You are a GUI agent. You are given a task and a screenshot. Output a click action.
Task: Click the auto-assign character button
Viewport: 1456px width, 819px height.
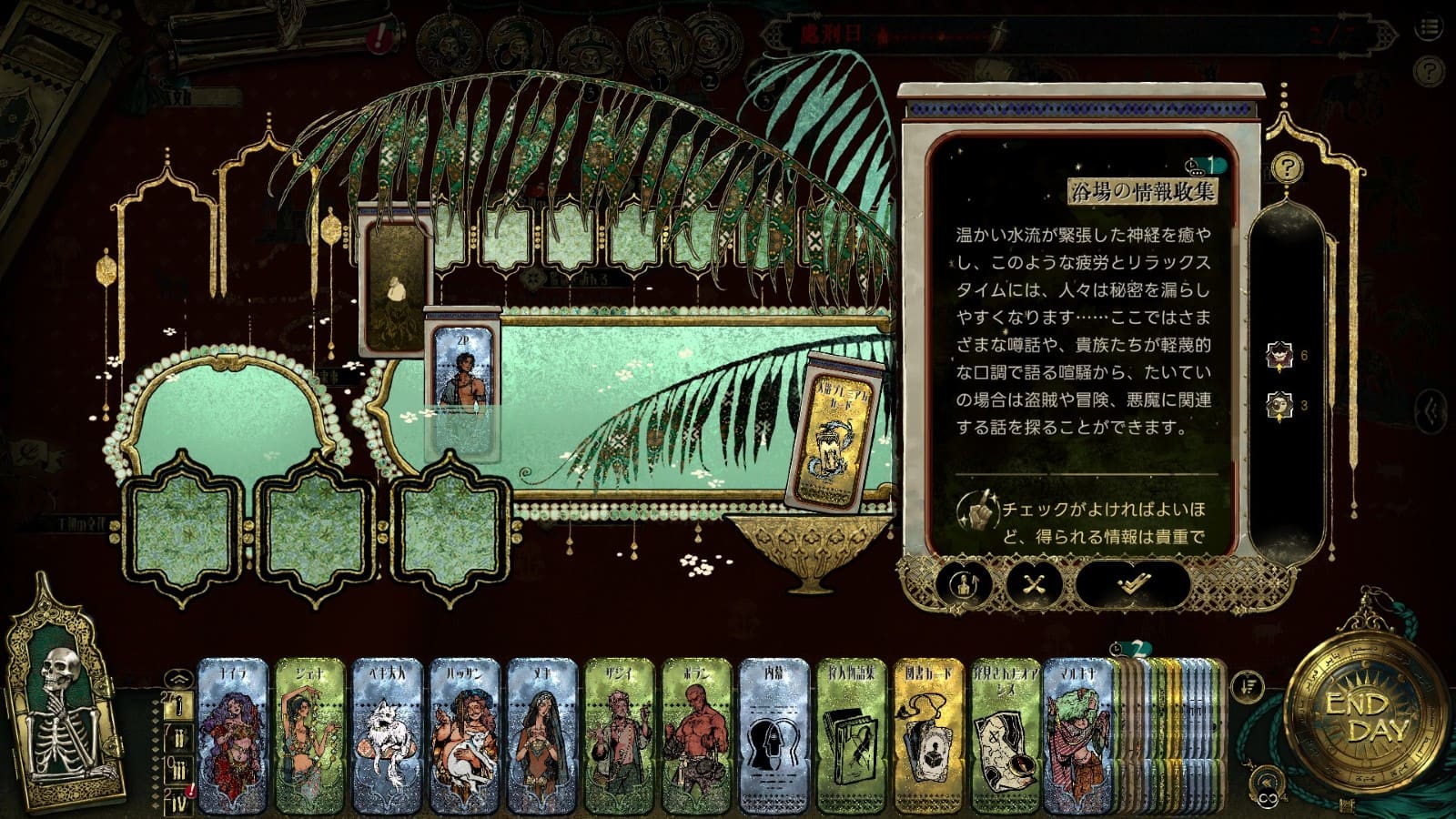(x=964, y=584)
